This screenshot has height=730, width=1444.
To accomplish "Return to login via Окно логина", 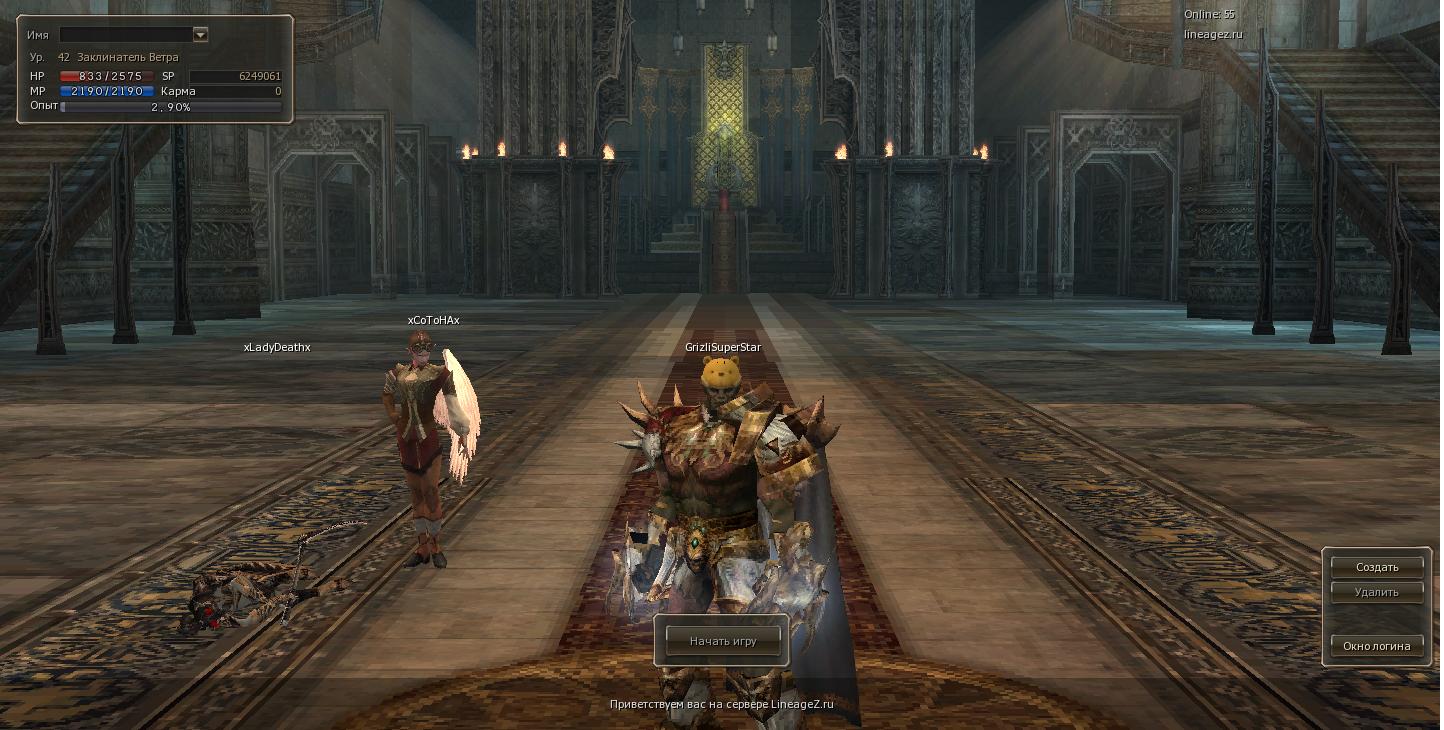I will [x=1376, y=646].
